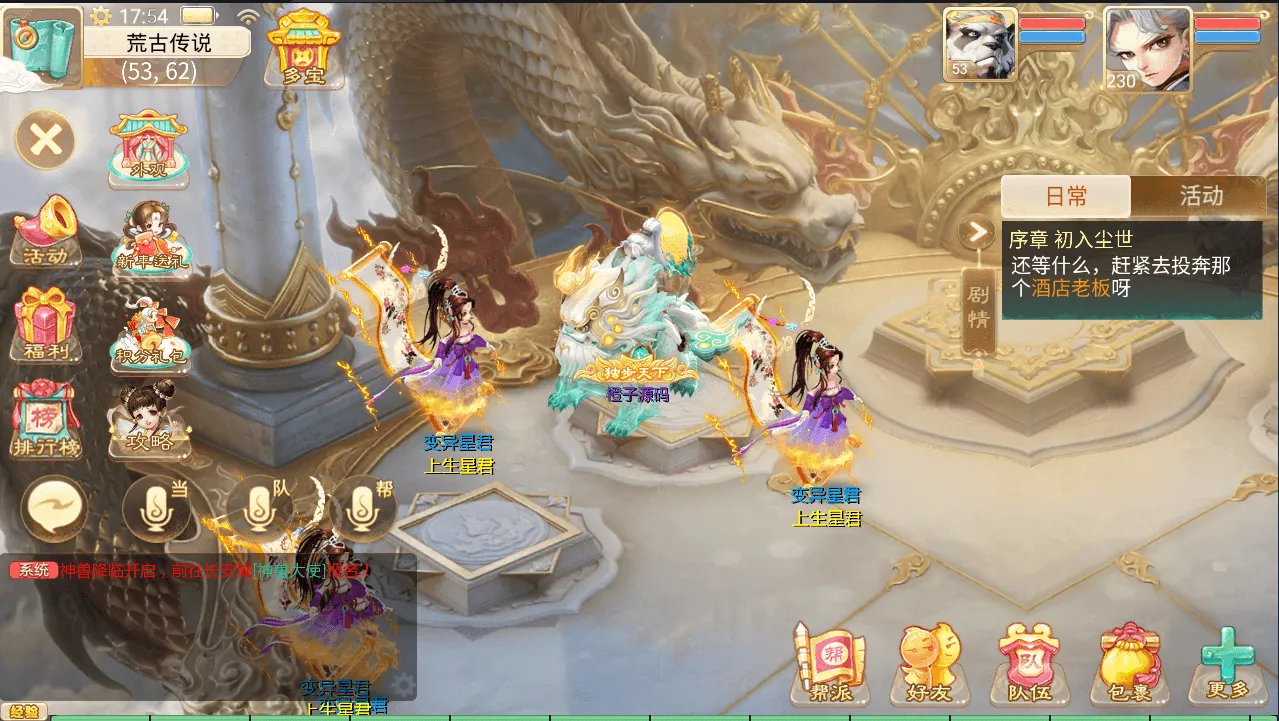This screenshot has height=721, width=1279.
Task: Close the side menu with the X button
Action: click(x=45, y=139)
